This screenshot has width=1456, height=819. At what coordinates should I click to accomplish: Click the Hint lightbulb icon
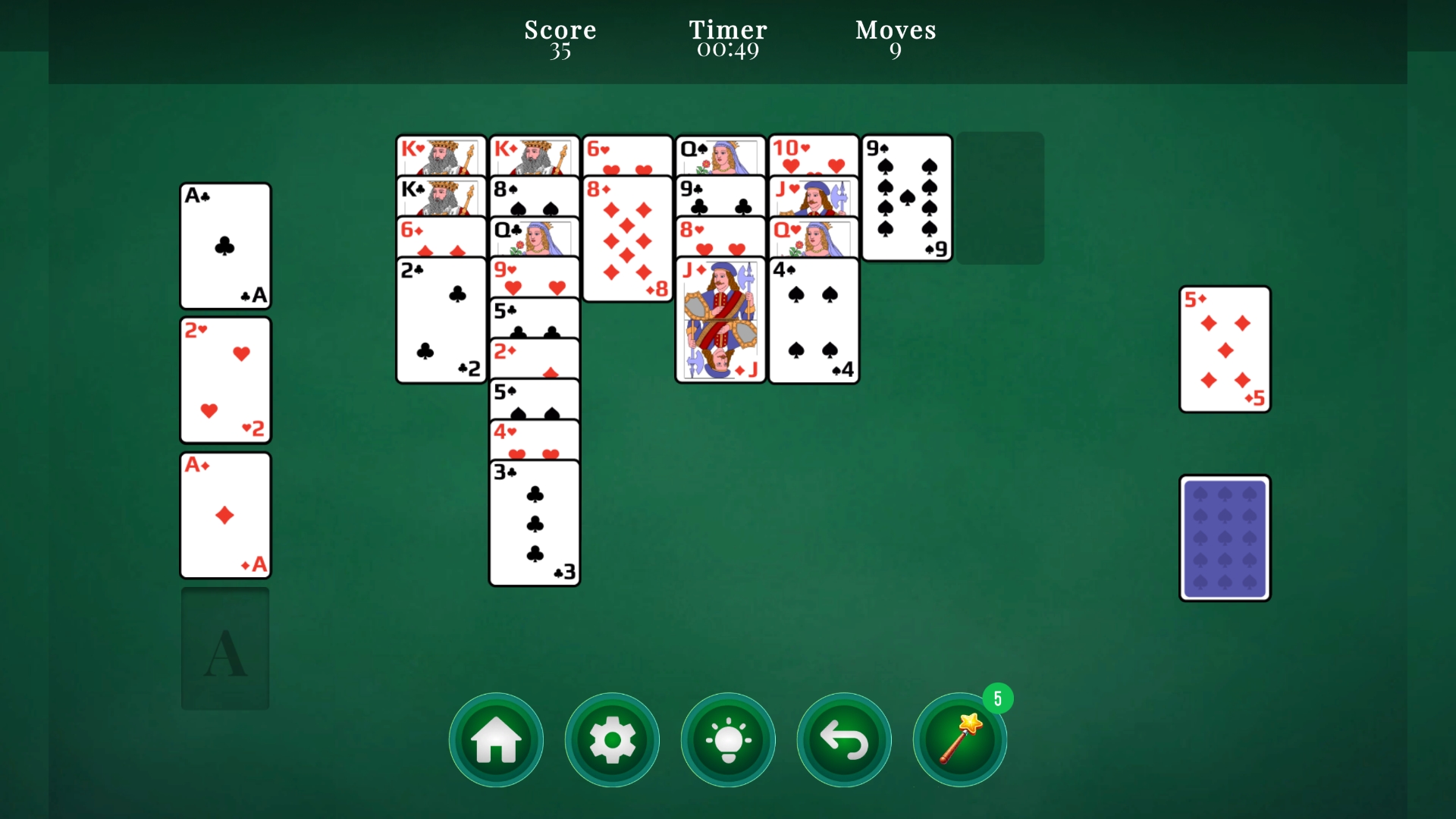728,739
